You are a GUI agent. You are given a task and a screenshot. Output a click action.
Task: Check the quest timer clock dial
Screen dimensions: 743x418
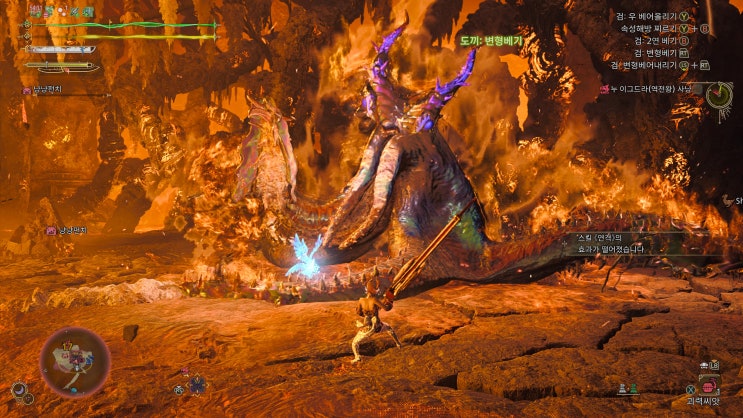719,95
